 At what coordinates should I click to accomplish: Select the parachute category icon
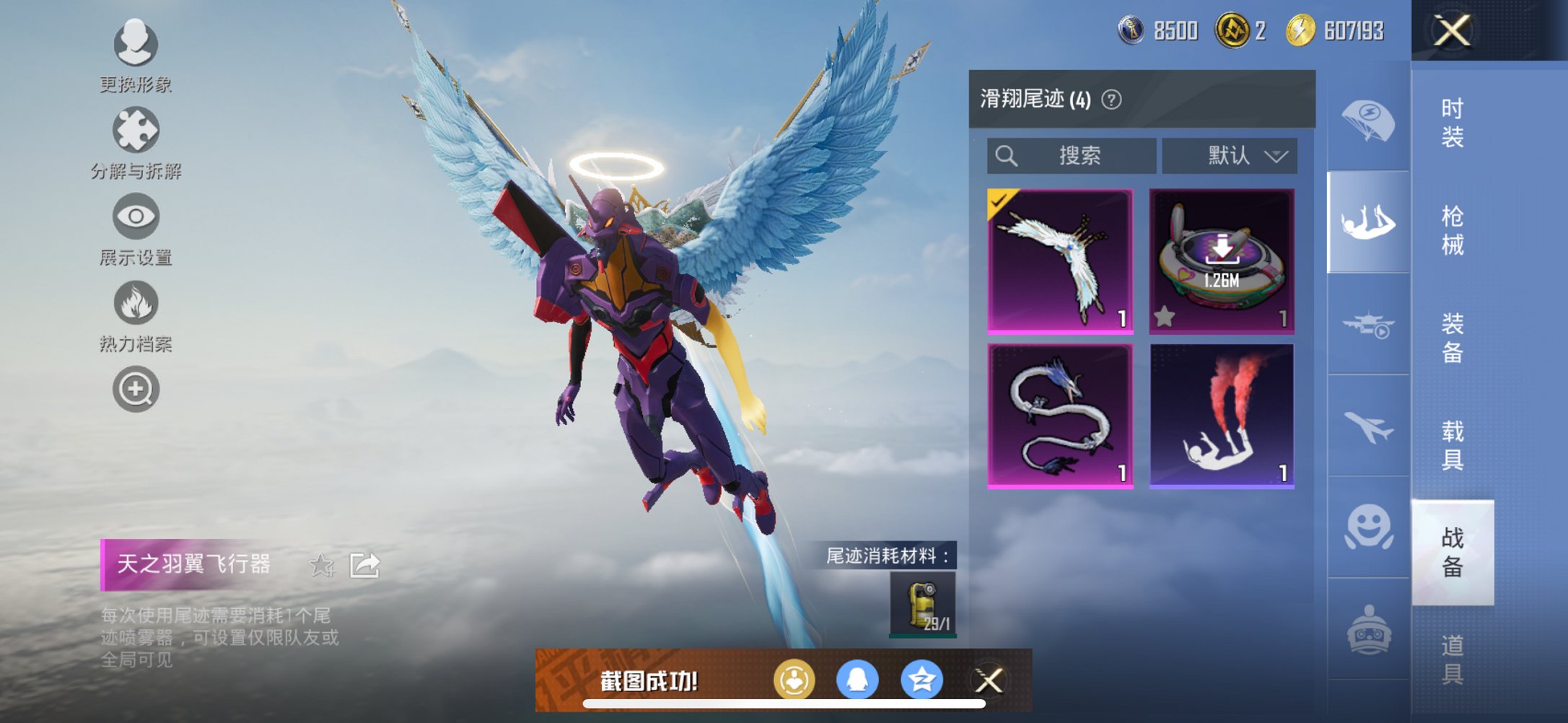click(1367, 123)
